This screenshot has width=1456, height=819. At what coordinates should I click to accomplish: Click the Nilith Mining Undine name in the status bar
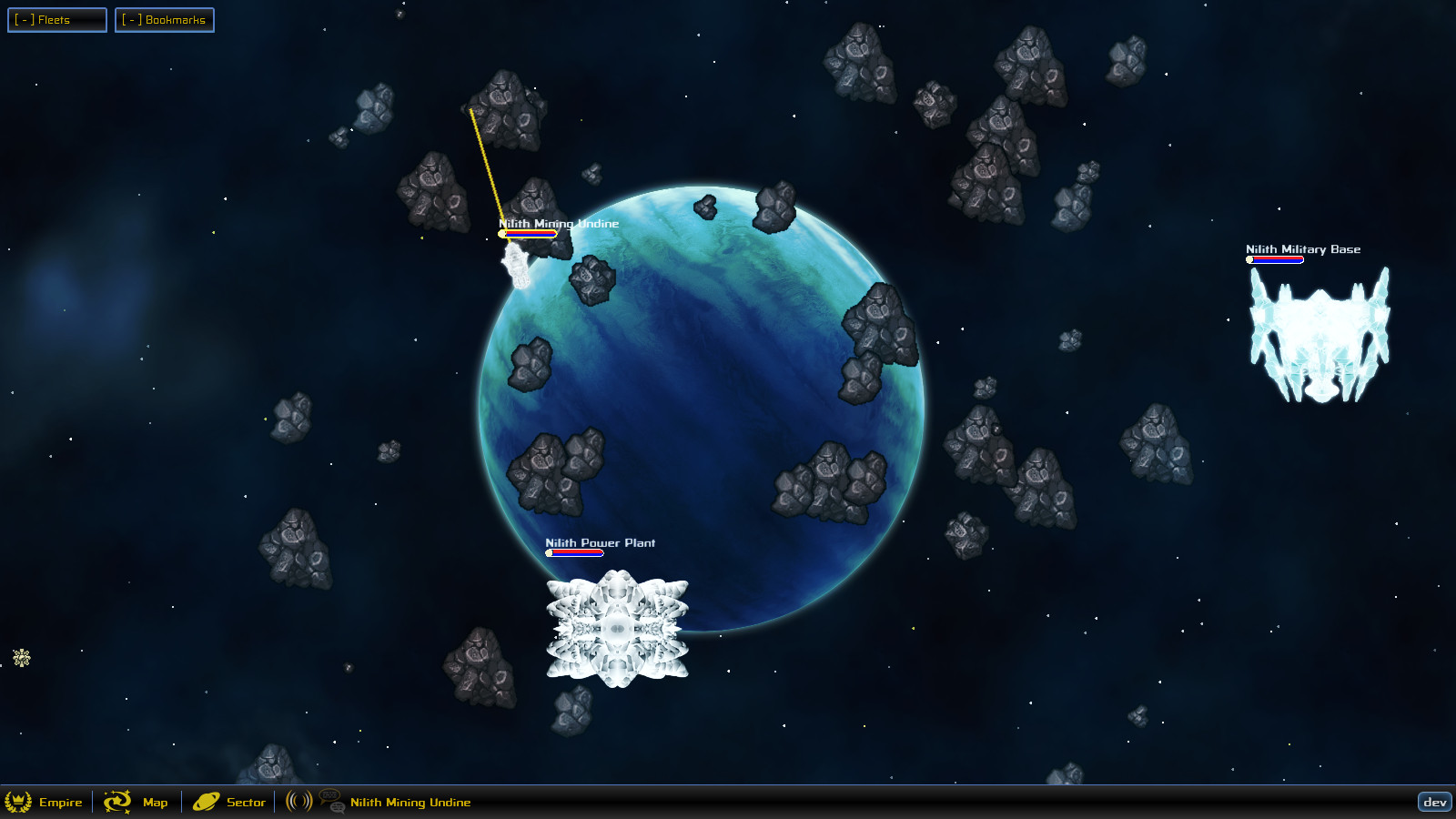(409, 803)
